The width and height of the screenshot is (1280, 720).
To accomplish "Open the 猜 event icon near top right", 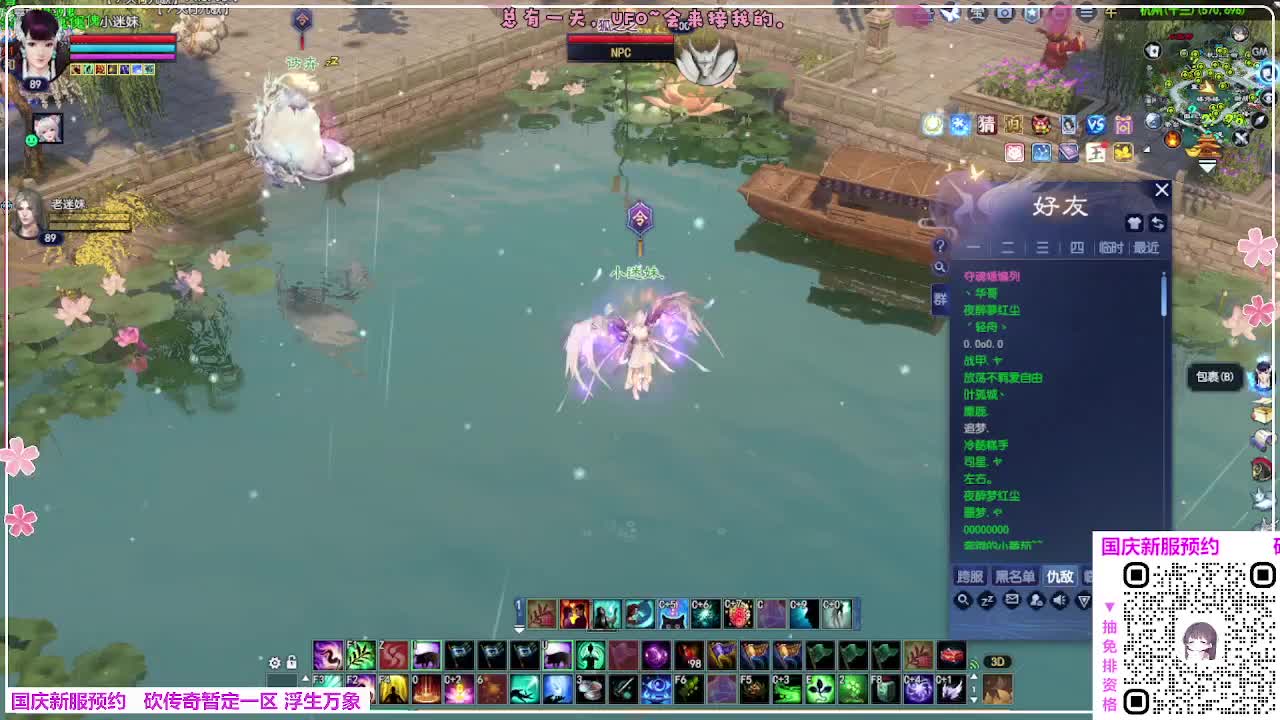I will (x=987, y=125).
